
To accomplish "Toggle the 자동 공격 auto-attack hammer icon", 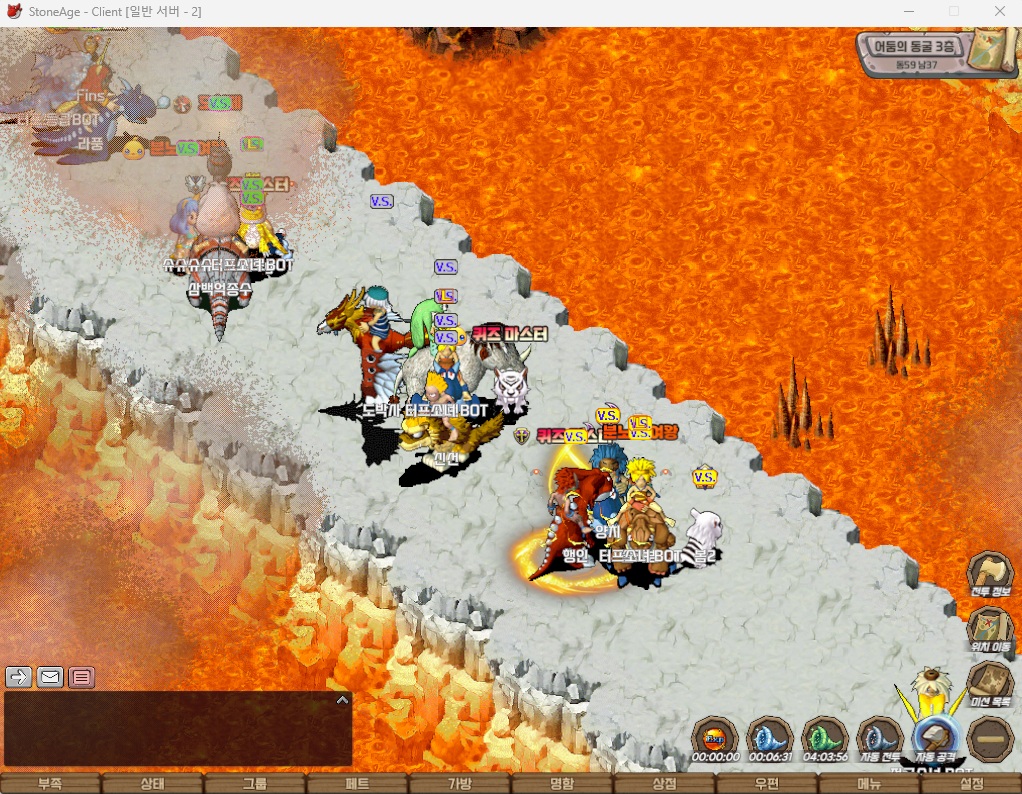I will pyautogui.click(x=935, y=738).
